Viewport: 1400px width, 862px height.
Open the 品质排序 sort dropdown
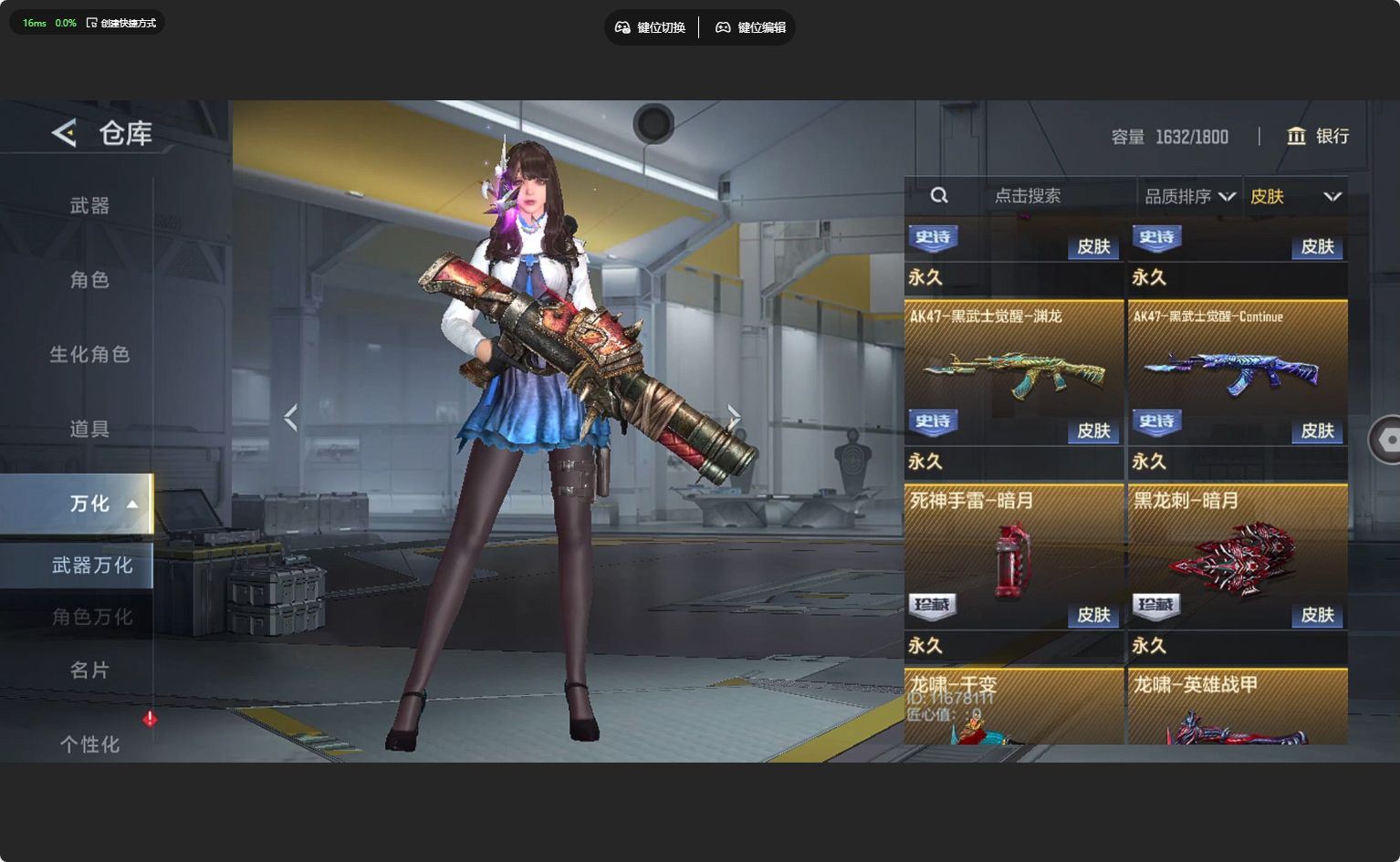coord(1189,196)
